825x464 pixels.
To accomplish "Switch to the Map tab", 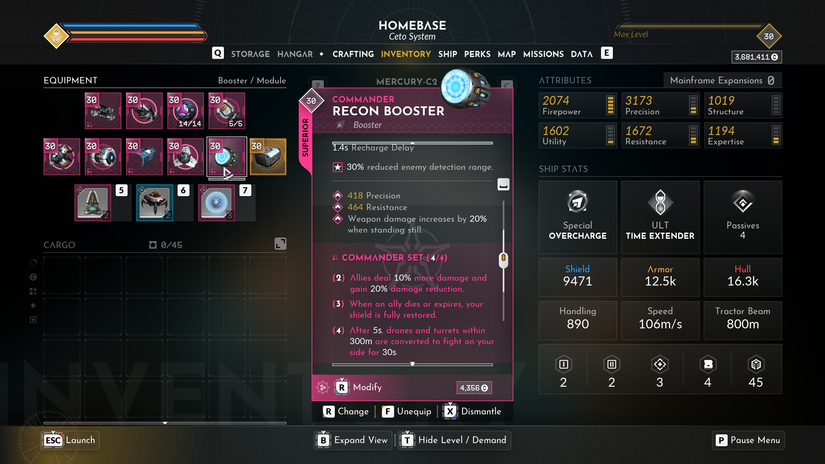I will [x=506, y=54].
